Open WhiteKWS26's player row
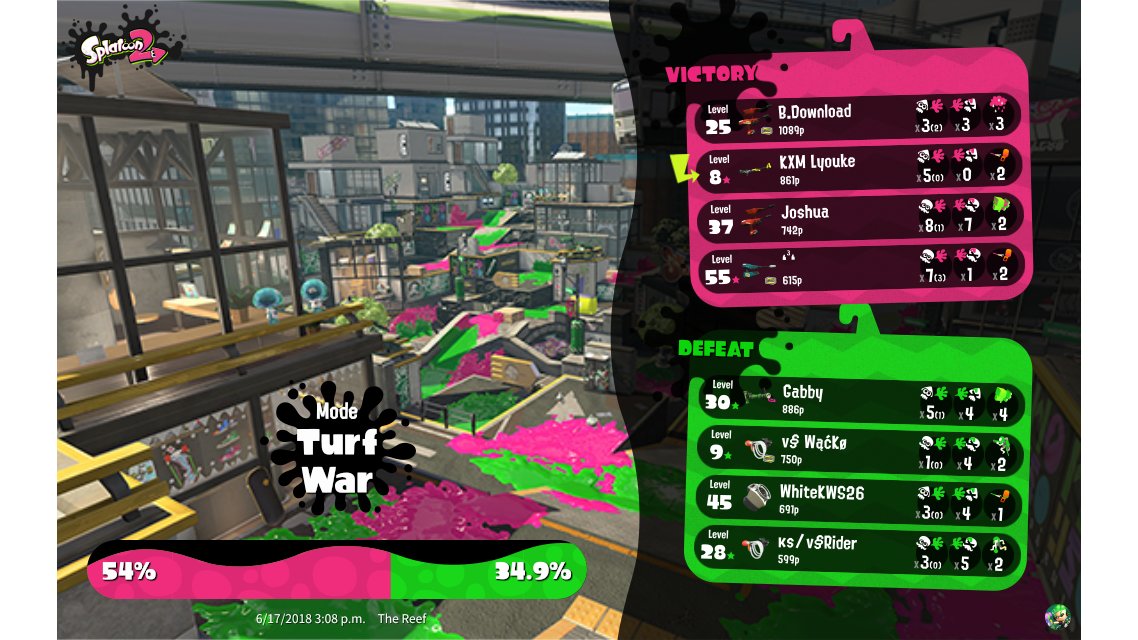The width and height of the screenshot is (1138, 640). 860,499
